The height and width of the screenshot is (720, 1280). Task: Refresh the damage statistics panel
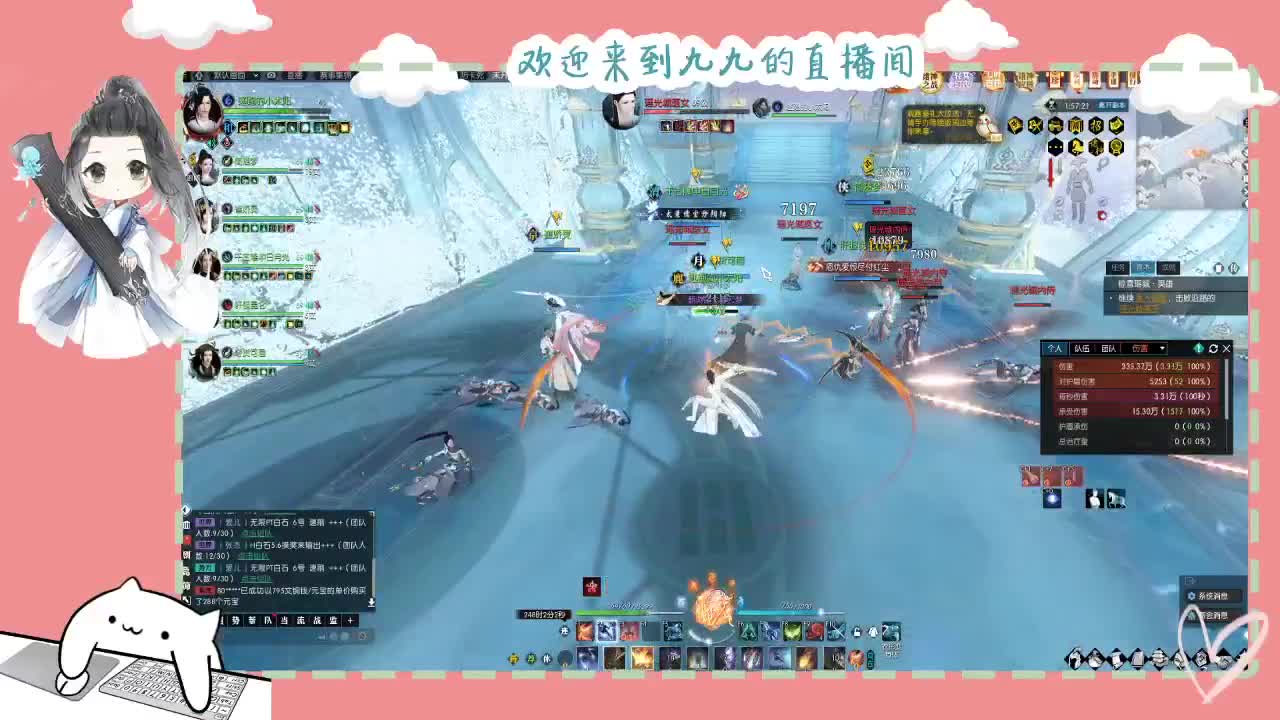(1213, 349)
